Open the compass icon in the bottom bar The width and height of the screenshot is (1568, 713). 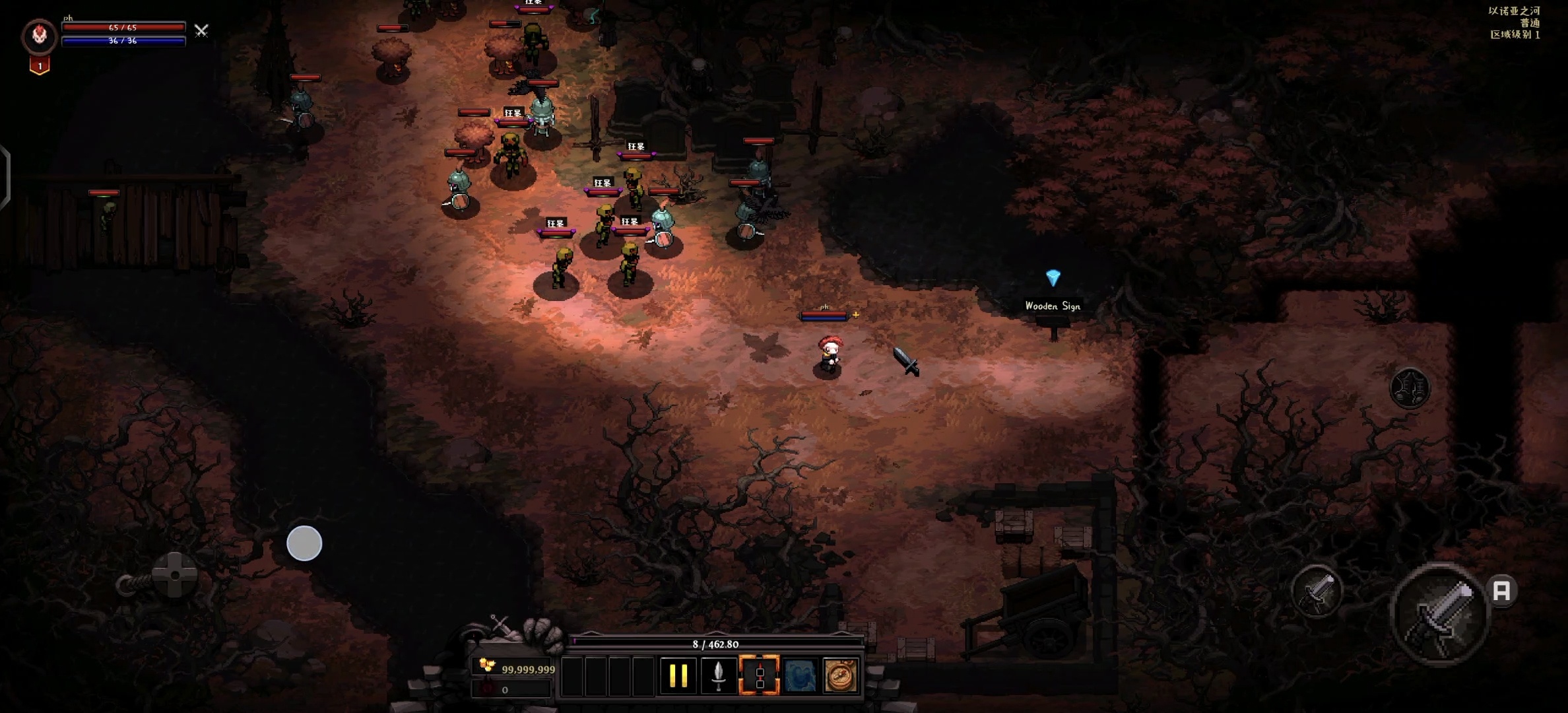click(841, 675)
